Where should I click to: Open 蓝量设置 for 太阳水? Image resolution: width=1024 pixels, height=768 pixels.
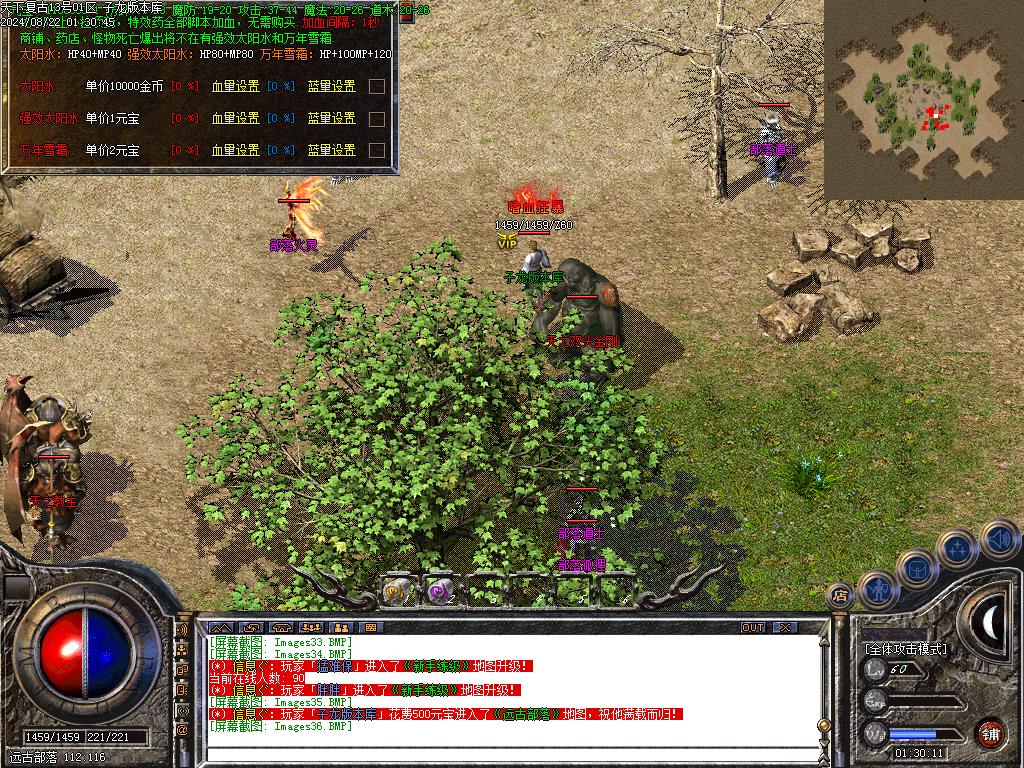pos(331,86)
